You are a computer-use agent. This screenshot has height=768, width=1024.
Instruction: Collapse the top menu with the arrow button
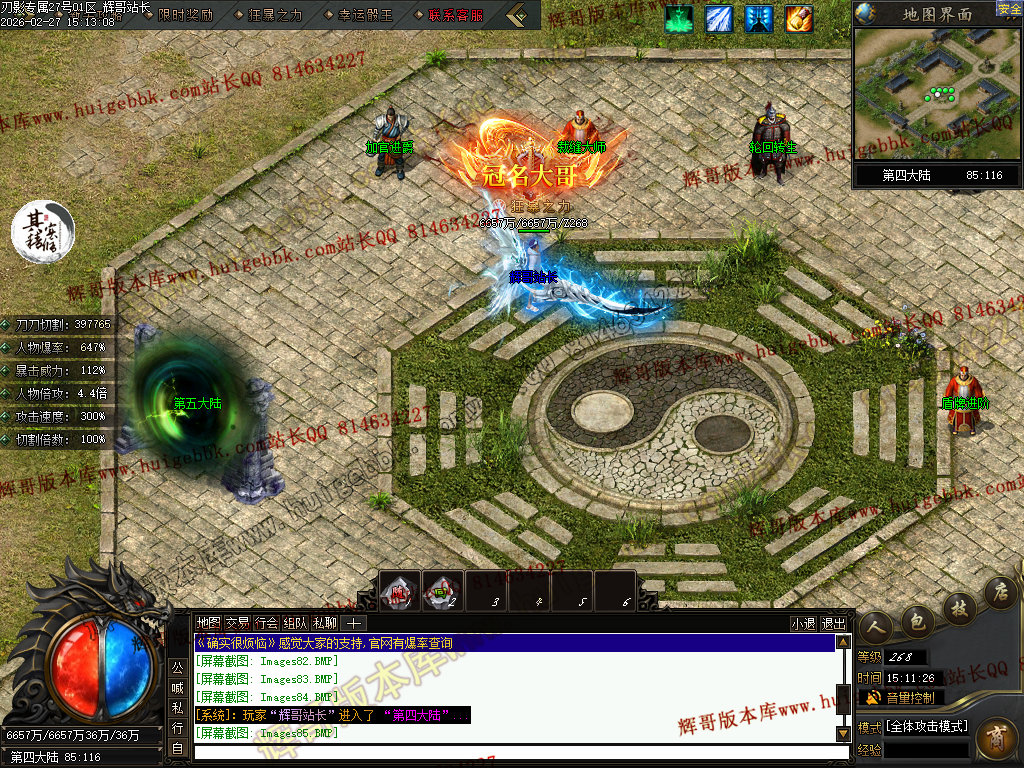[x=516, y=15]
